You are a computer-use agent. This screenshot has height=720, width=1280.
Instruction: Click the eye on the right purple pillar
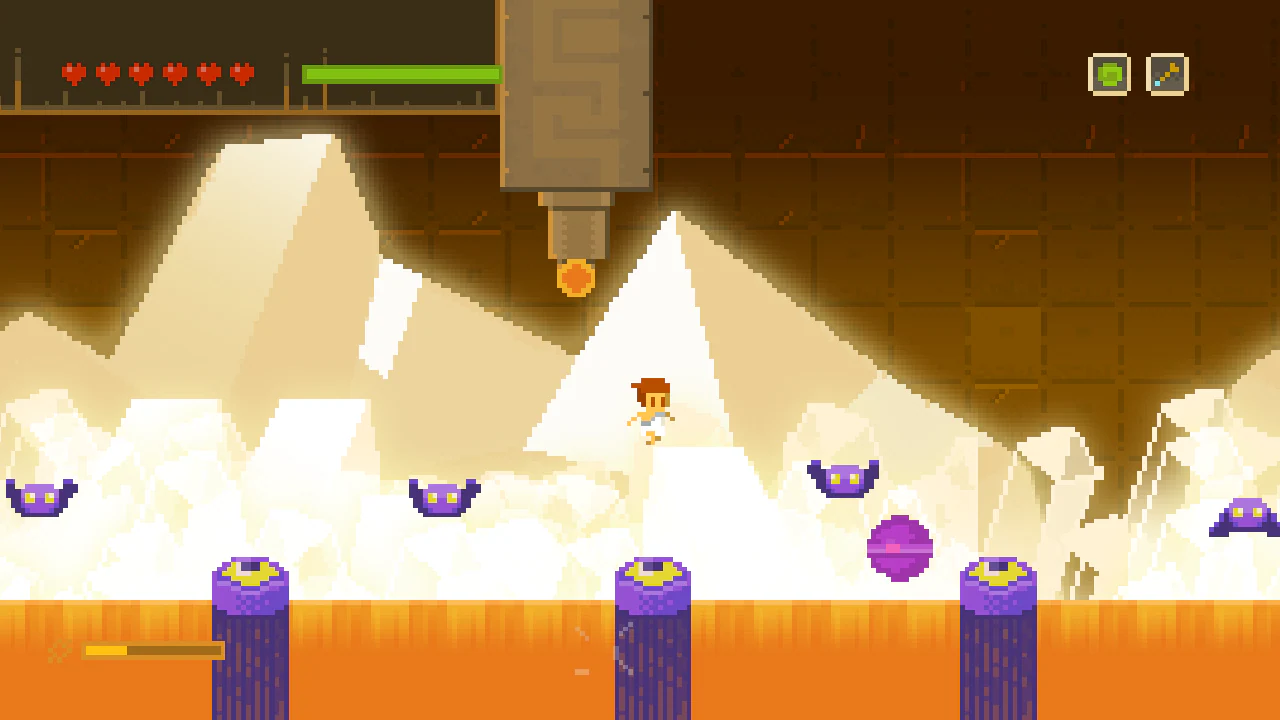(1000, 573)
